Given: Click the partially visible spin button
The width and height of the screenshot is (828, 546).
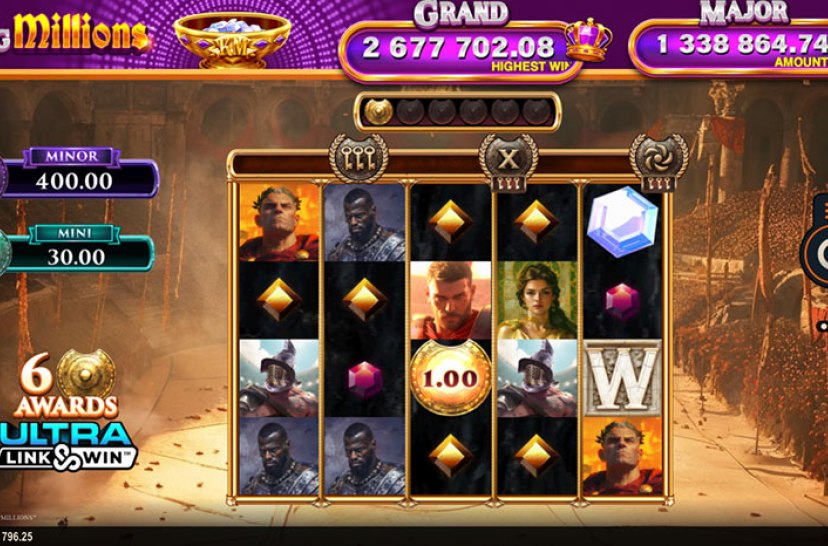Looking at the screenshot, I should point(819,248).
